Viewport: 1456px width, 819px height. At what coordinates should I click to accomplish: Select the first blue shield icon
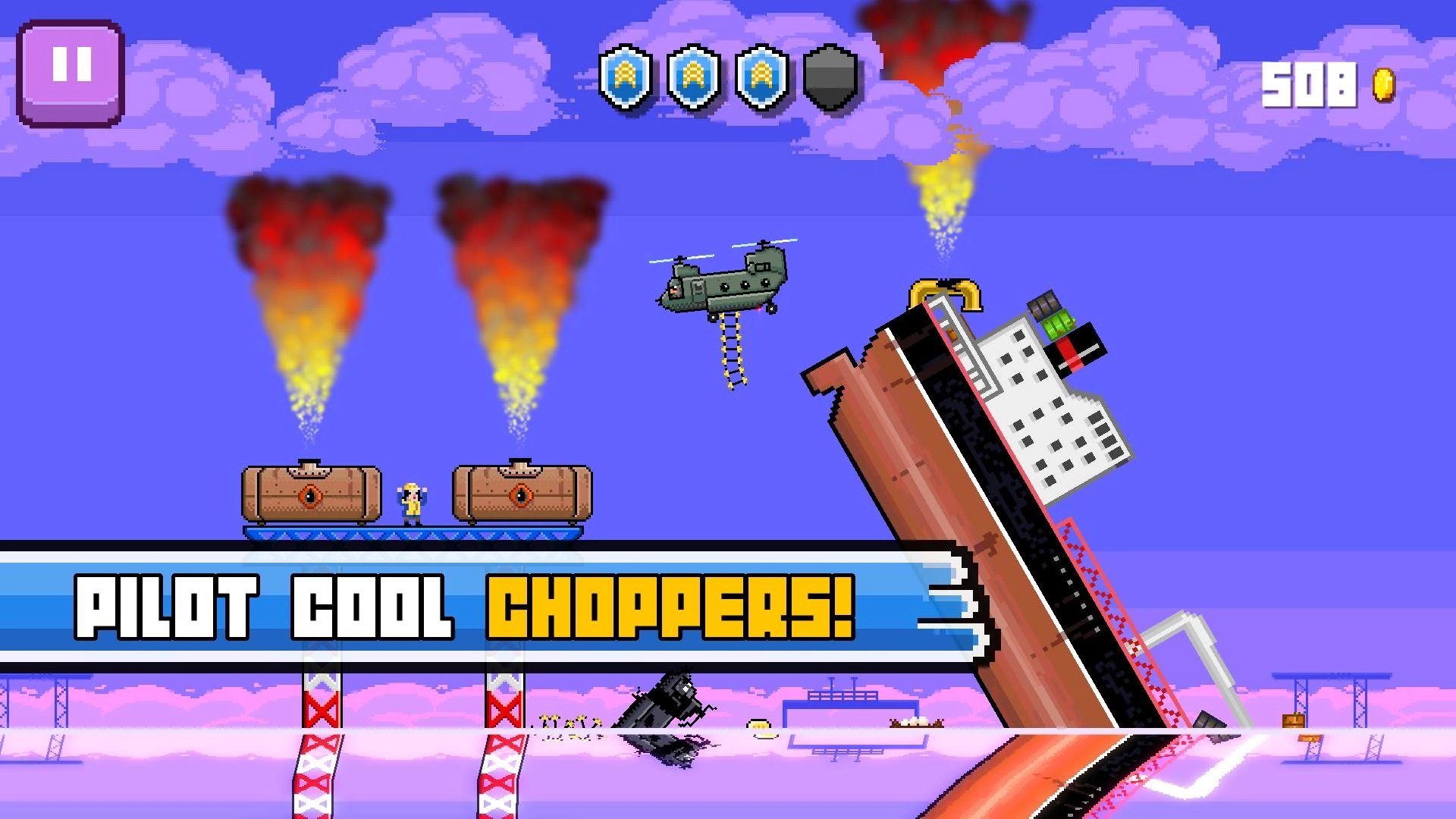coord(627,81)
